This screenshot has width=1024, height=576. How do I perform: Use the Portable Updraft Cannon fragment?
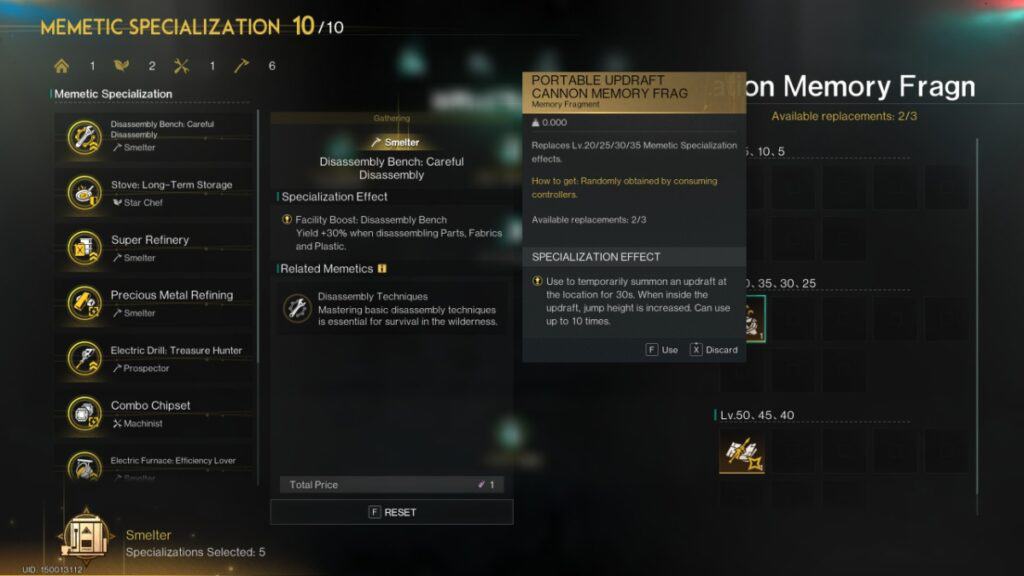(661, 350)
